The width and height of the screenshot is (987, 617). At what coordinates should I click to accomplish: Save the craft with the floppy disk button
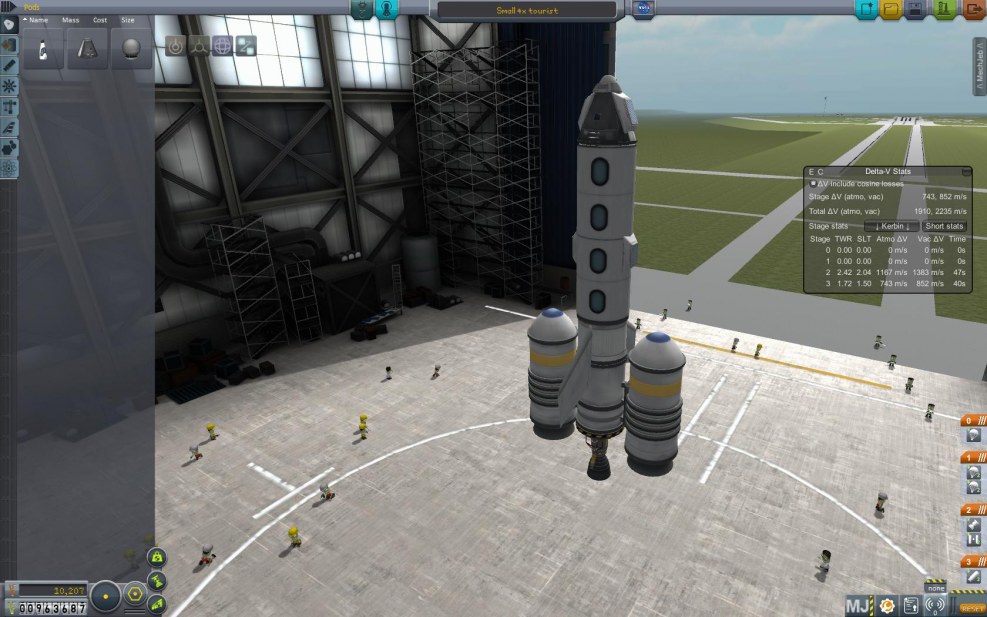pos(915,10)
